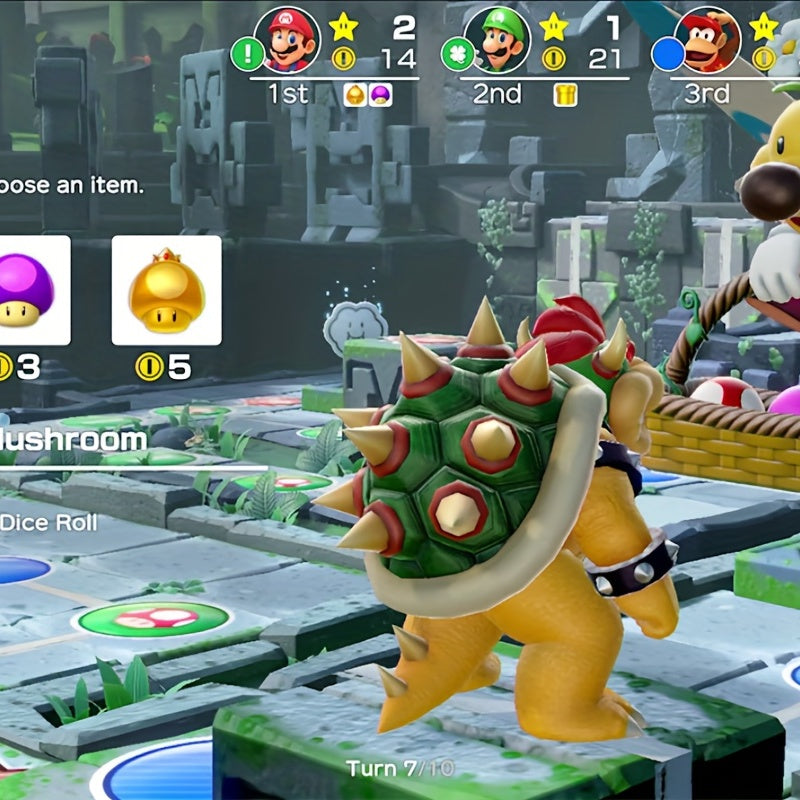The image size is (800, 800).
Task: Select Diddy Kong's player portrait
Action: (x=708, y=41)
